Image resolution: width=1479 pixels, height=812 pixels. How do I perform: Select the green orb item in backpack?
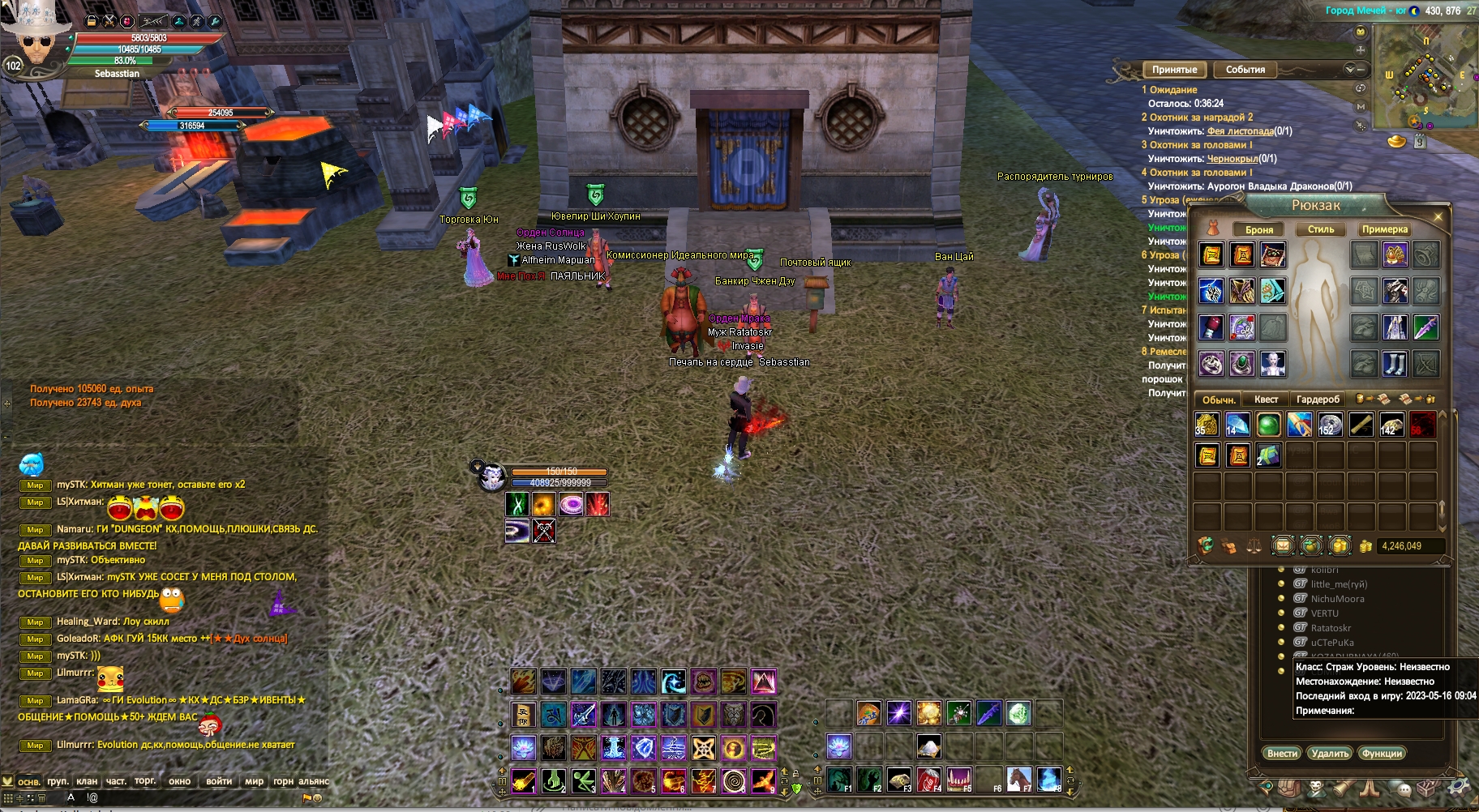tap(1268, 425)
